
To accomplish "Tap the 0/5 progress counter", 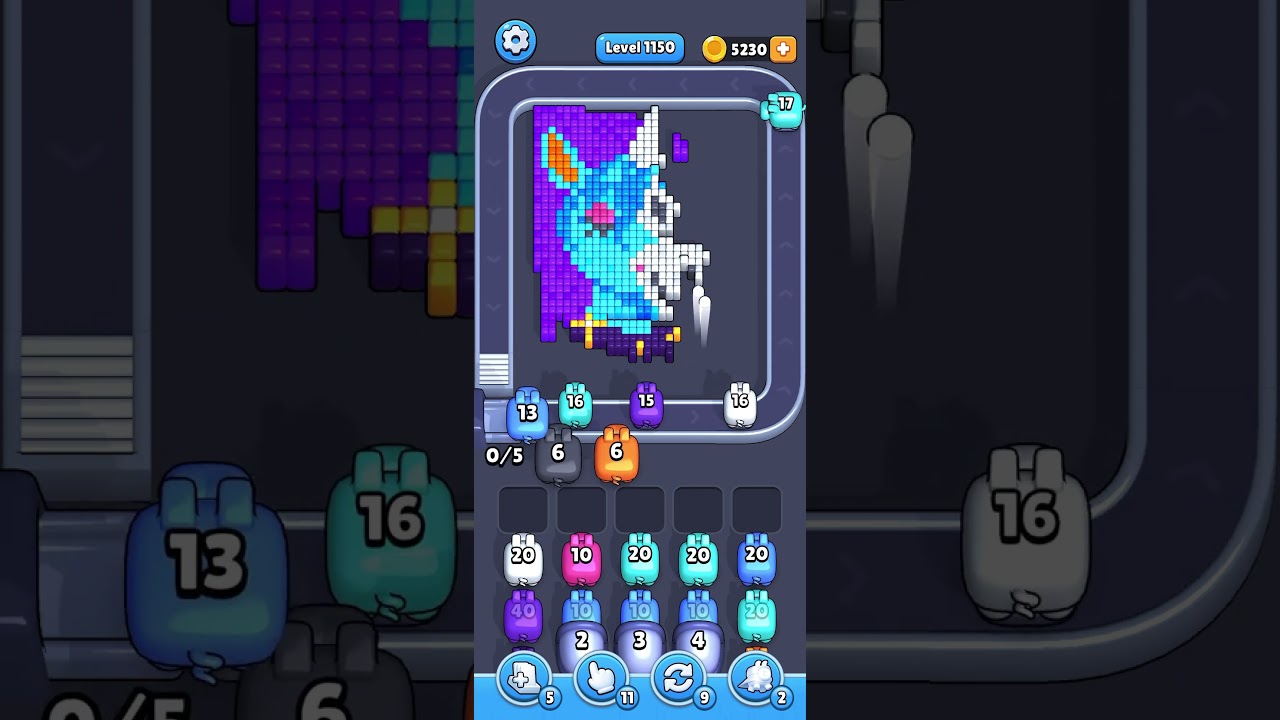I will point(503,456).
